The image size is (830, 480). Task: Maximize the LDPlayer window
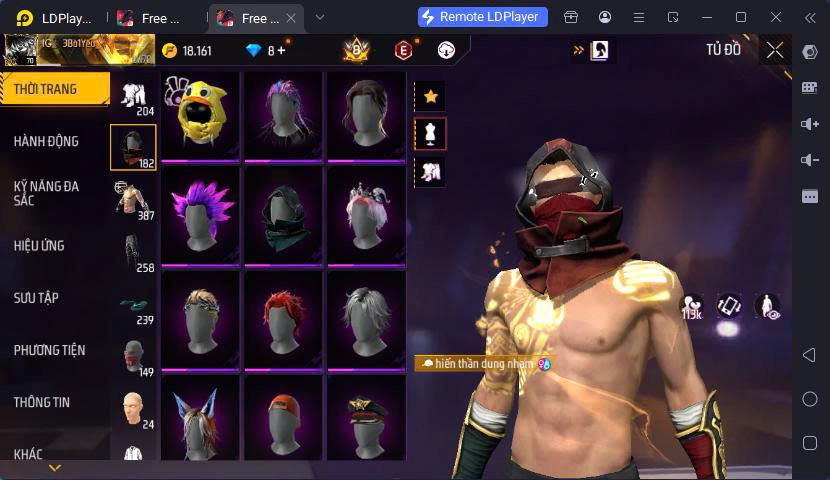(x=741, y=17)
